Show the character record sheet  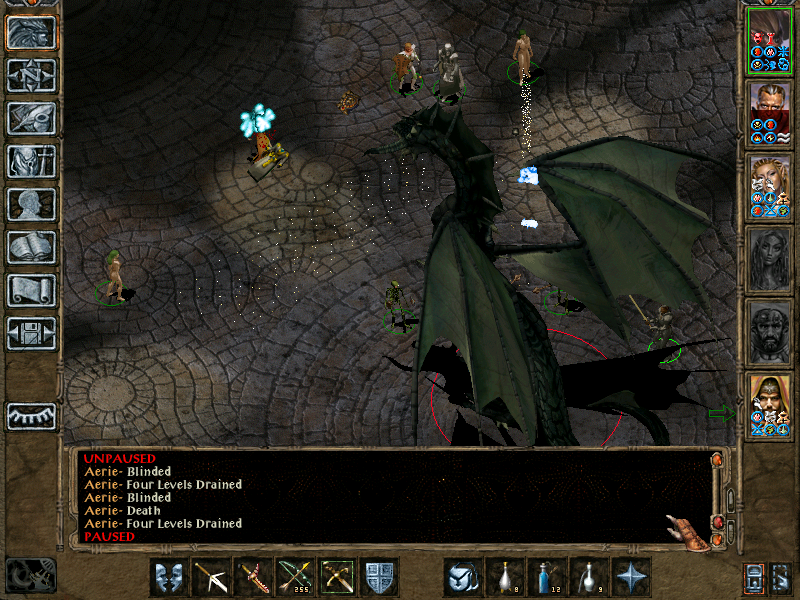(32, 204)
